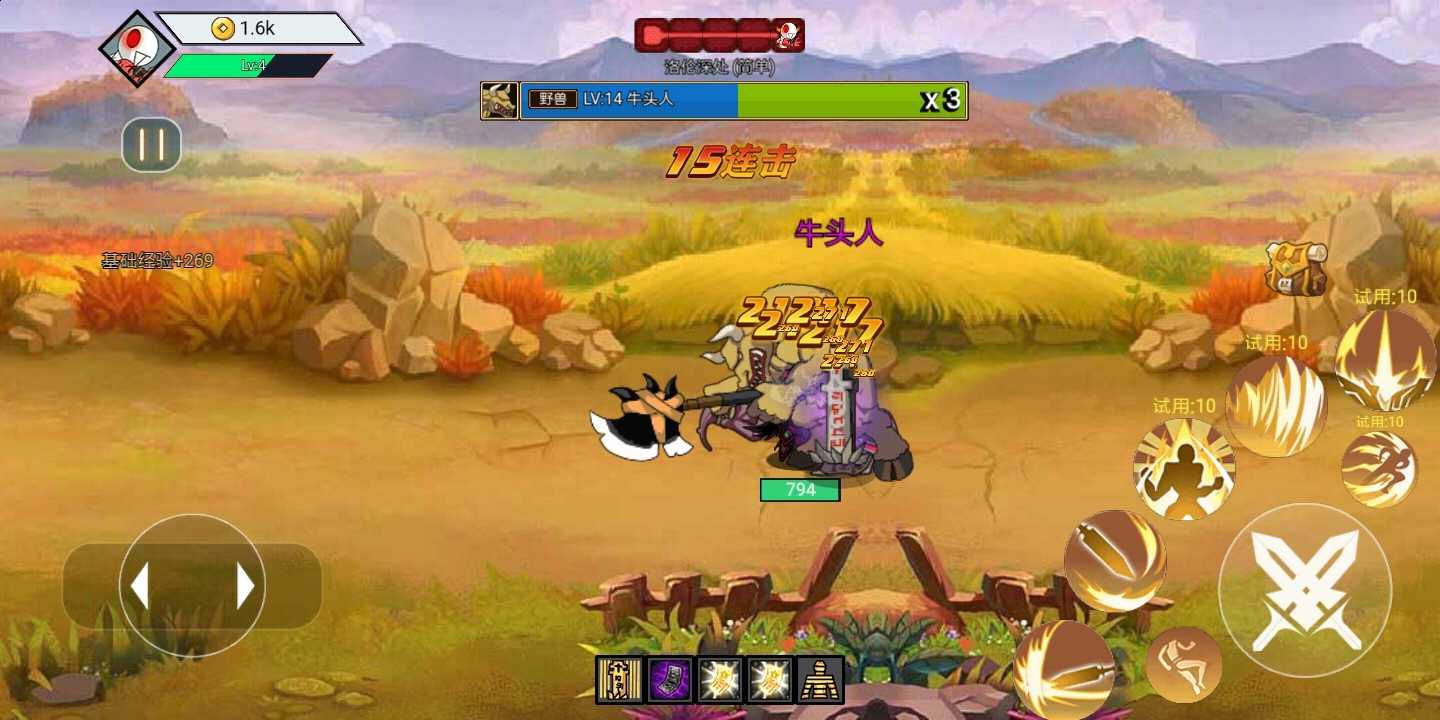Viewport: 1440px width, 720px height.
Task: Pause the battle with the pause button
Action: (151, 145)
